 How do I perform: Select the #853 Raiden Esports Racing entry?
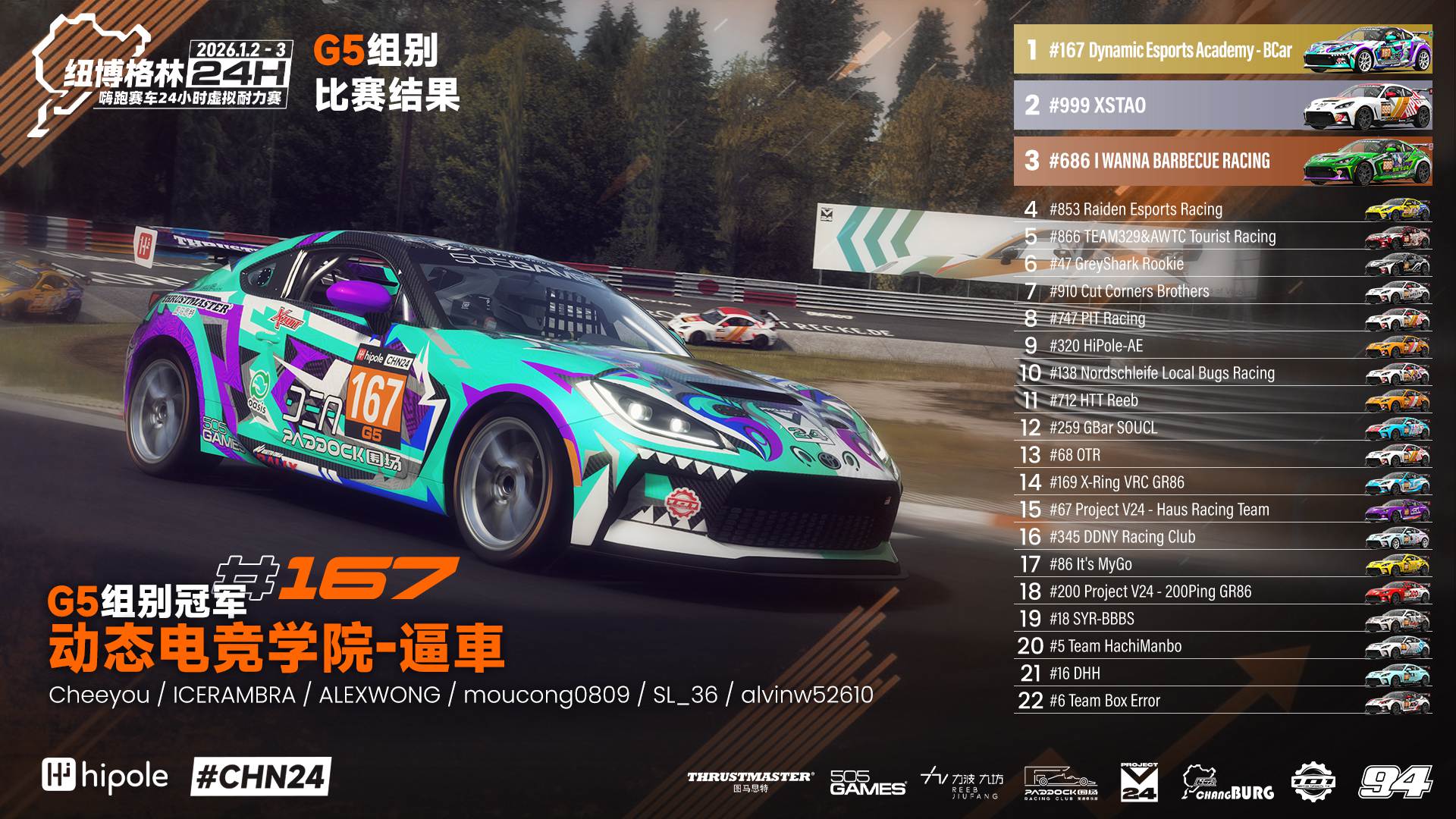1222,209
